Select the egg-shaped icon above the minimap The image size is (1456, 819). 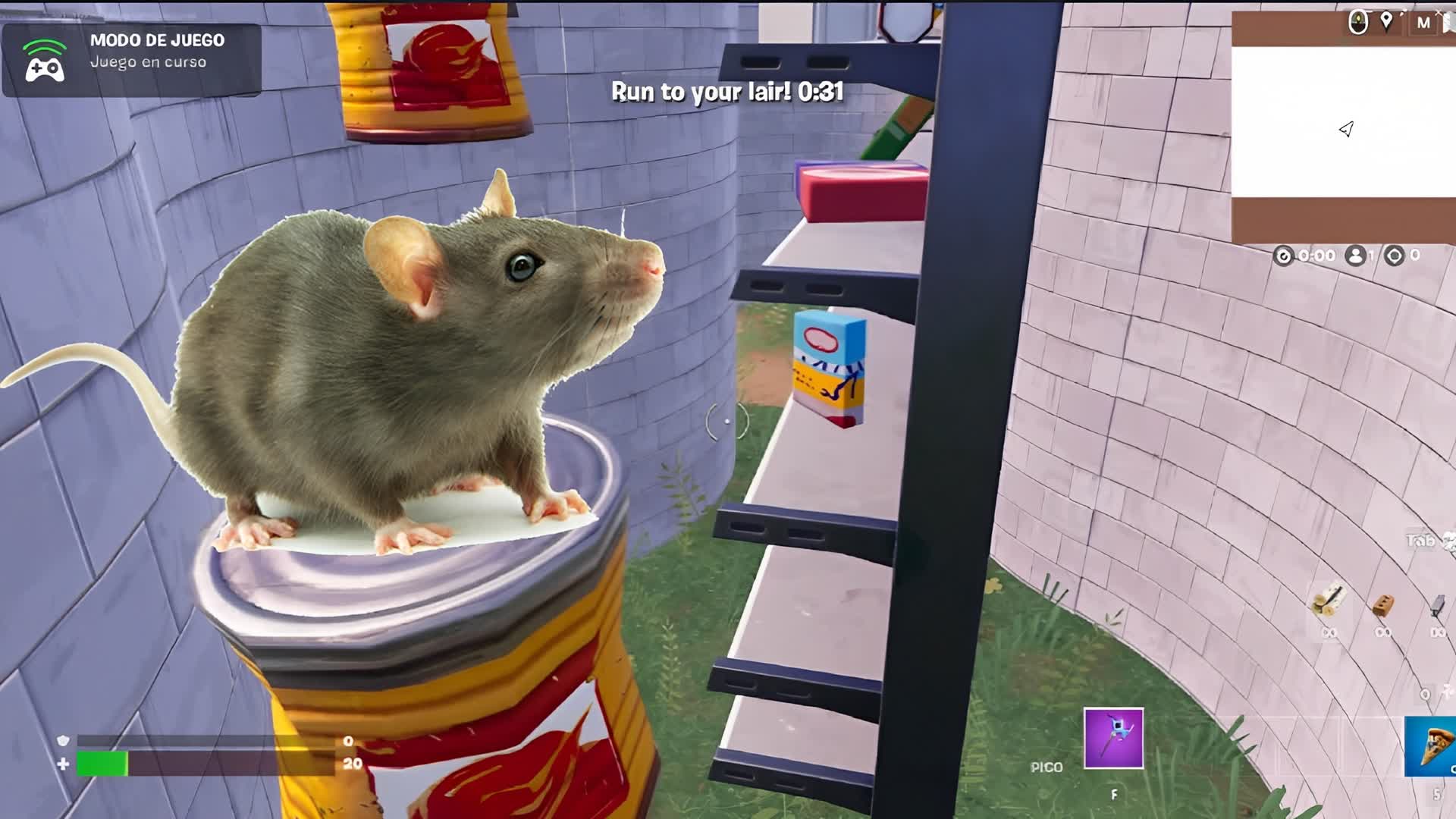pyautogui.click(x=1358, y=21)
